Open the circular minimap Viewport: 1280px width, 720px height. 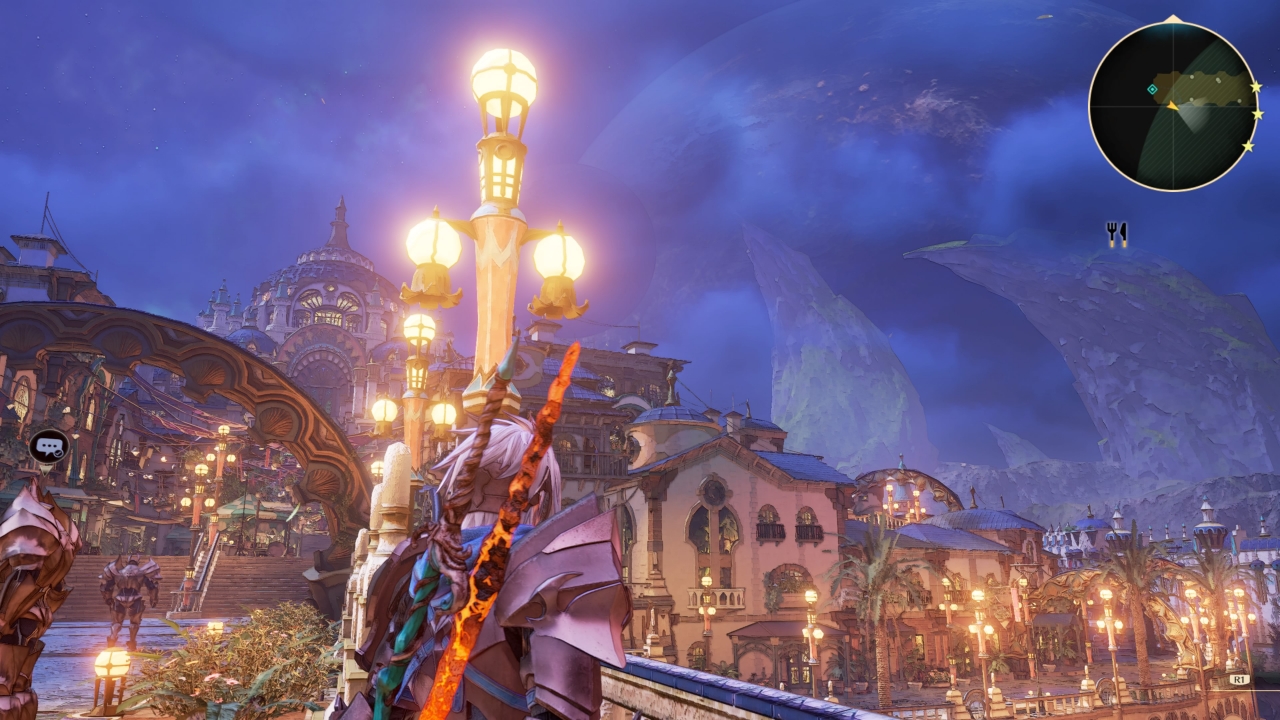click(x=1172, y=105)
